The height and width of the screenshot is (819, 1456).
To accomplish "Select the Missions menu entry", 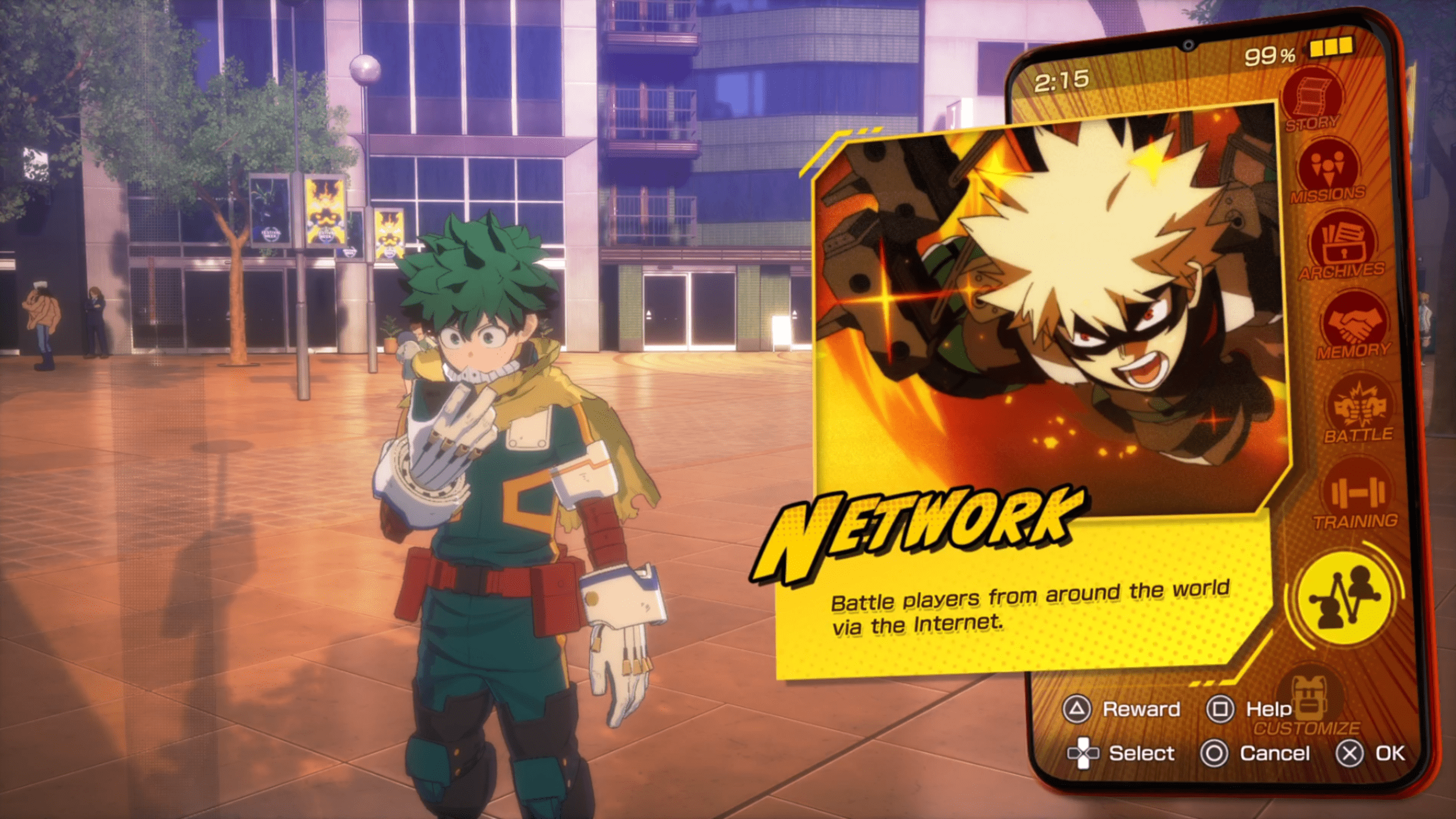I will 1328,168.
